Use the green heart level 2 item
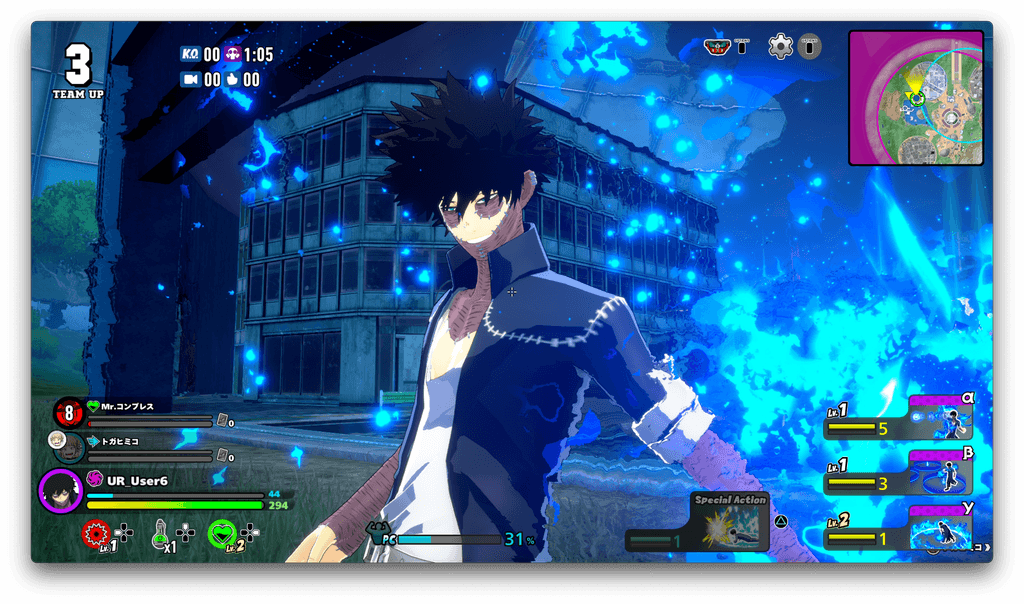Viewport: 1024px width, 604px height. pos(222,535)
